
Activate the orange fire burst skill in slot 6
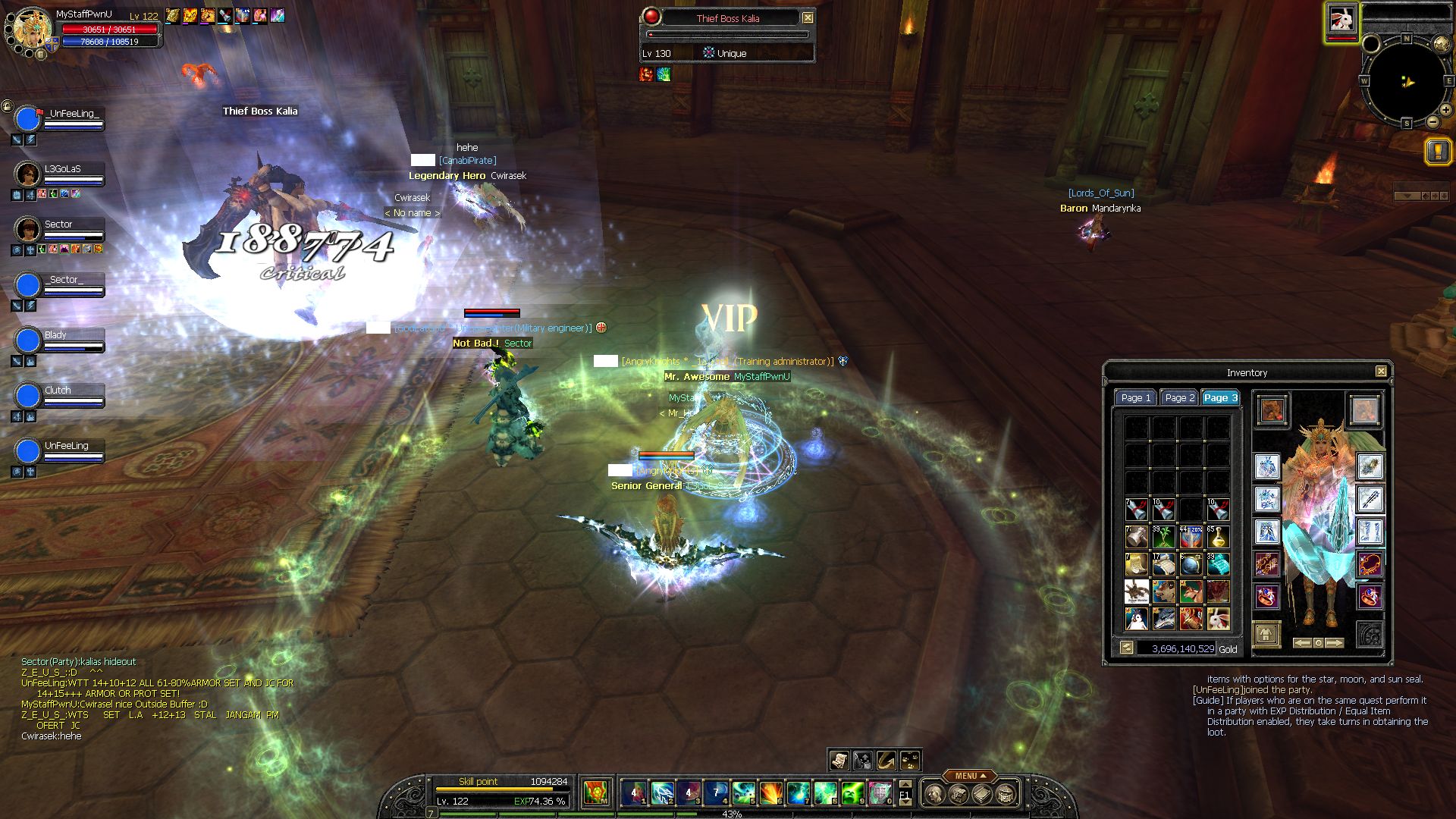[771, 793]
